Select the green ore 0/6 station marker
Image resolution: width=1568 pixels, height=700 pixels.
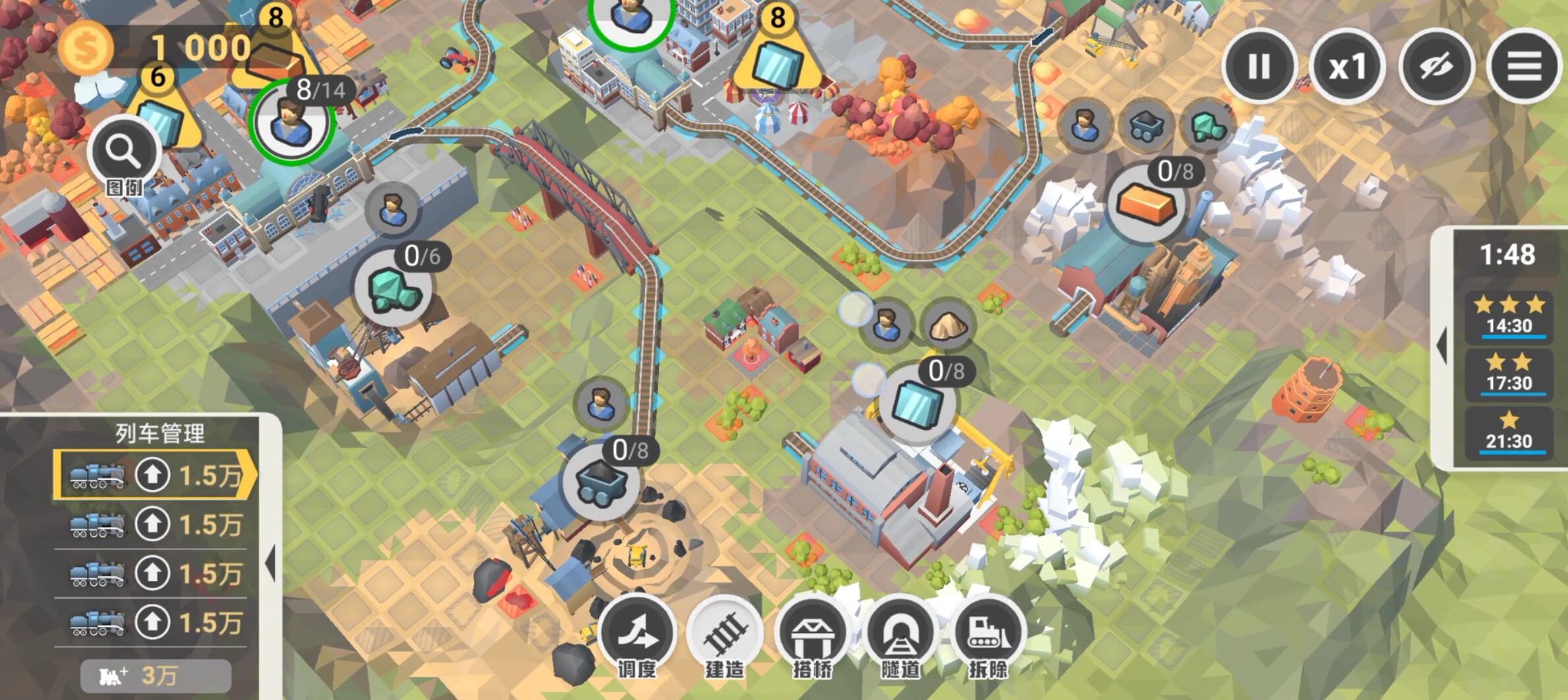pyautogui.click(x=393, y=289)
